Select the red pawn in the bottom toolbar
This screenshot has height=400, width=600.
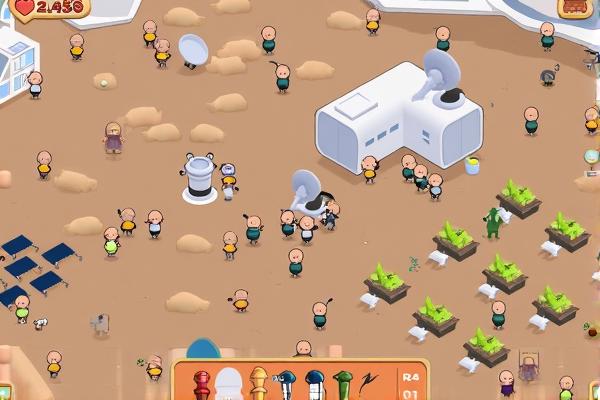click(202, 385)
